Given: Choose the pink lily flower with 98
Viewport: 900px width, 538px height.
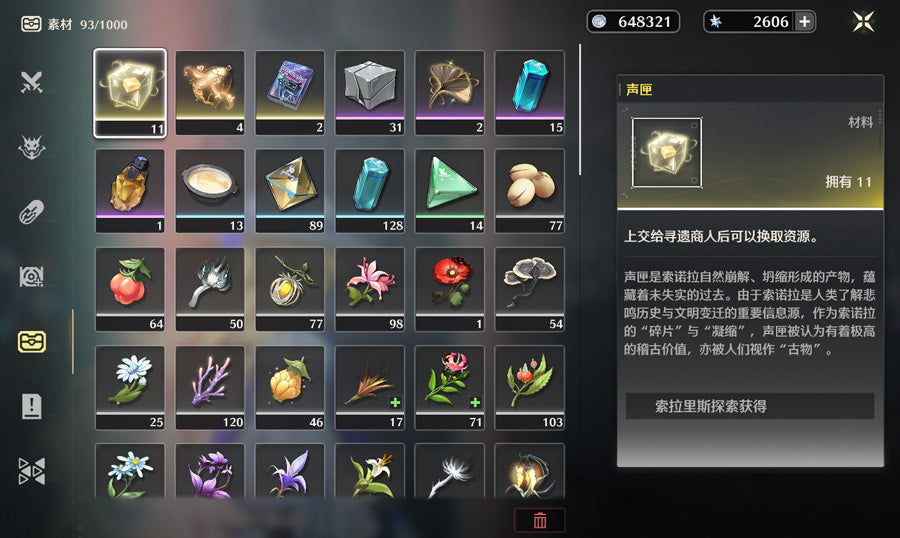Looking at the screenshot, I should click(x=370, y=288).
